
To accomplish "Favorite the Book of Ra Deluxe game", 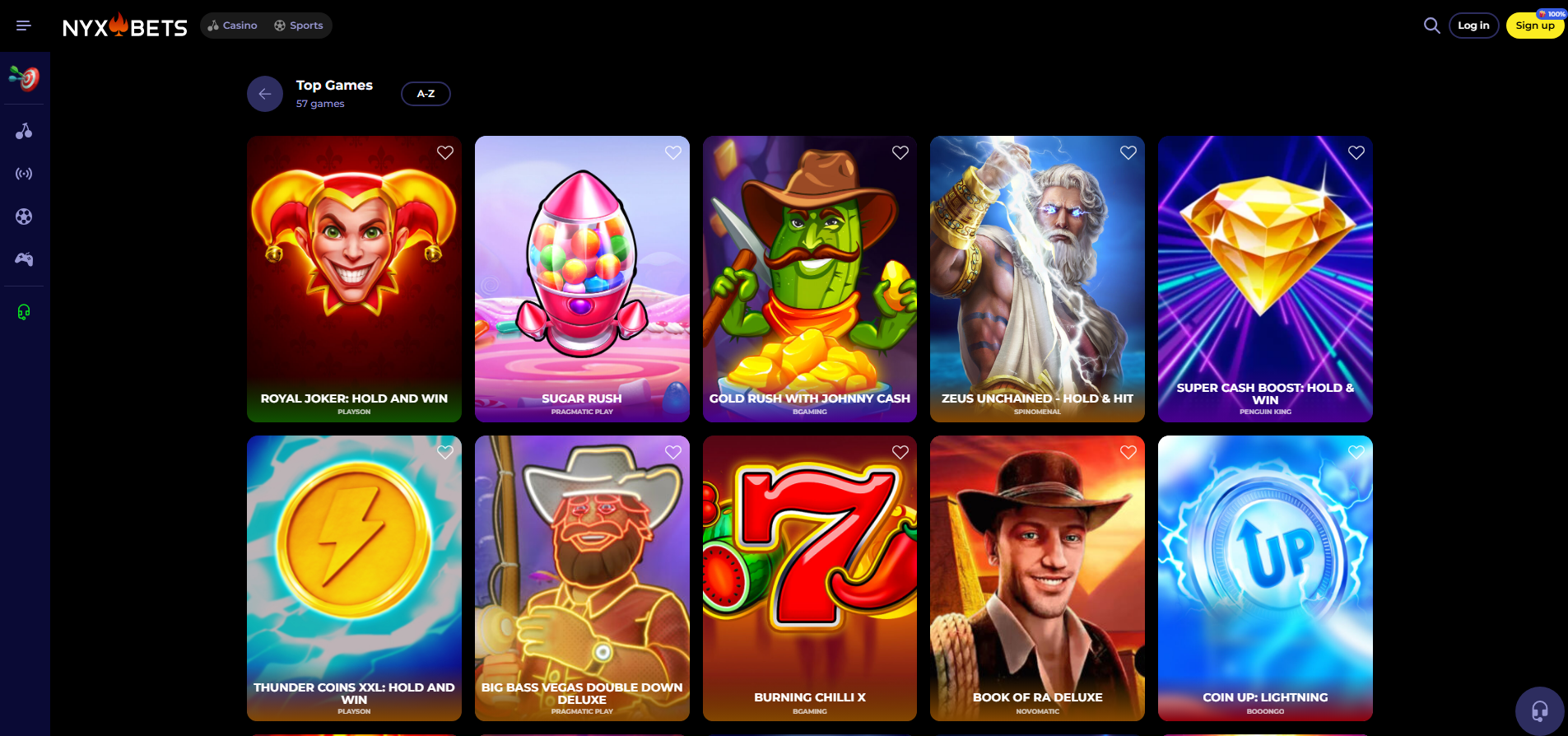I will click(x=1128, y=452).
